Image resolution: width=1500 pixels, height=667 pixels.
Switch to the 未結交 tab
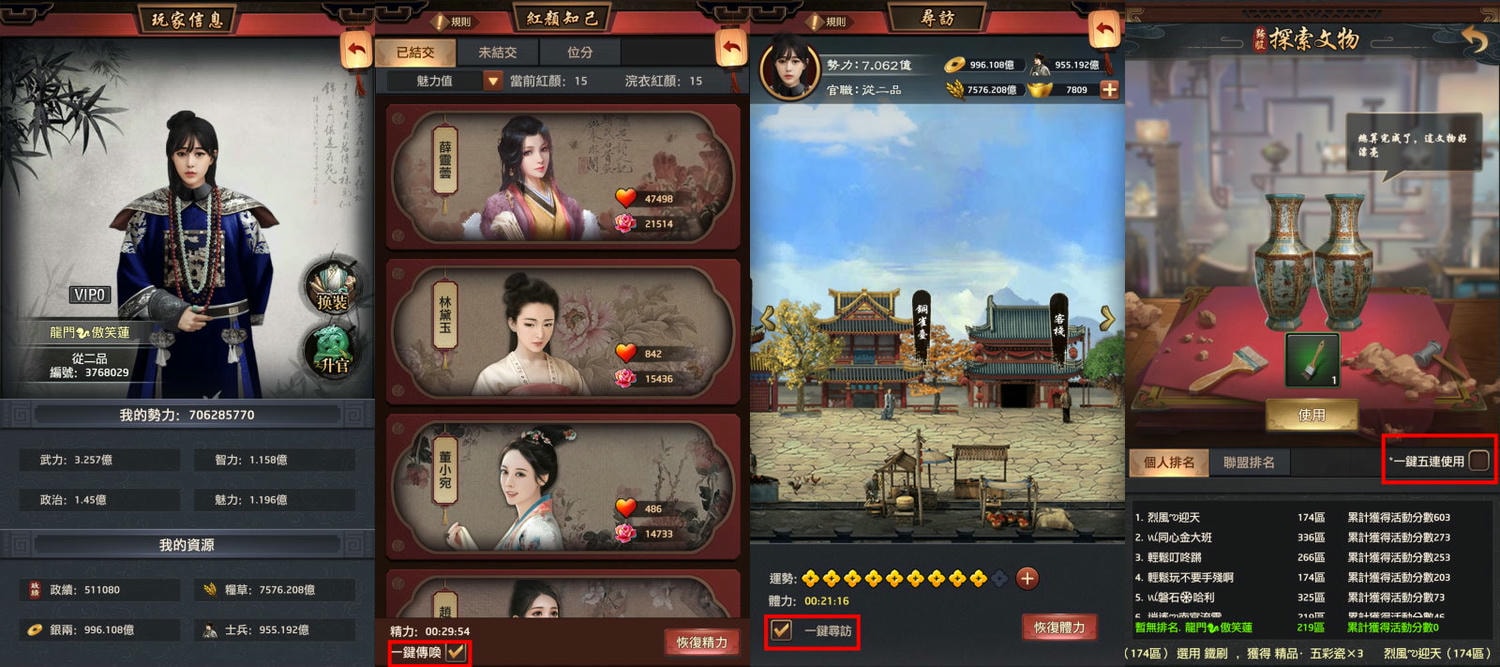497,52
